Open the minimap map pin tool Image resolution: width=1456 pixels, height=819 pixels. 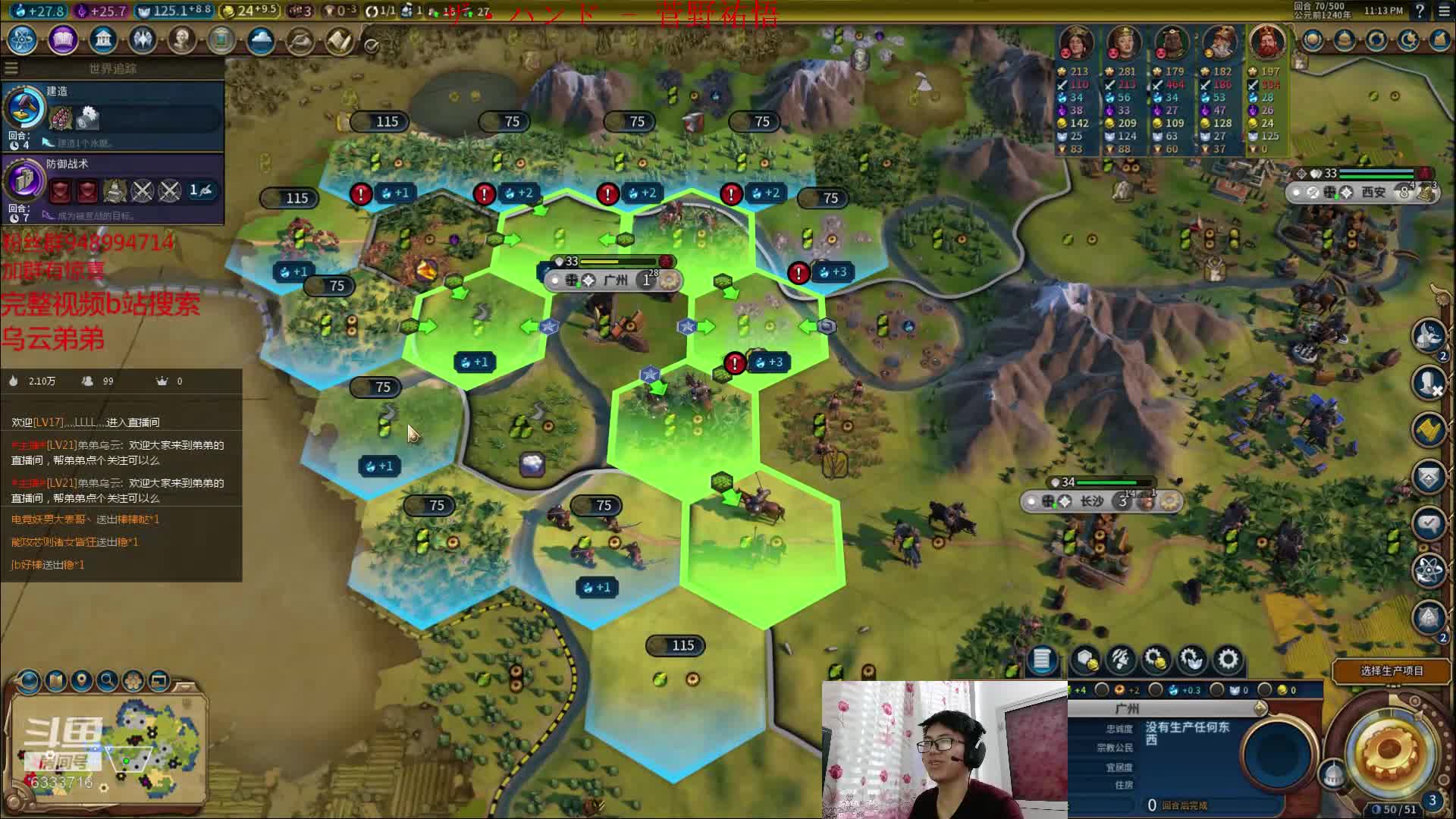click(x=81, y=680)
